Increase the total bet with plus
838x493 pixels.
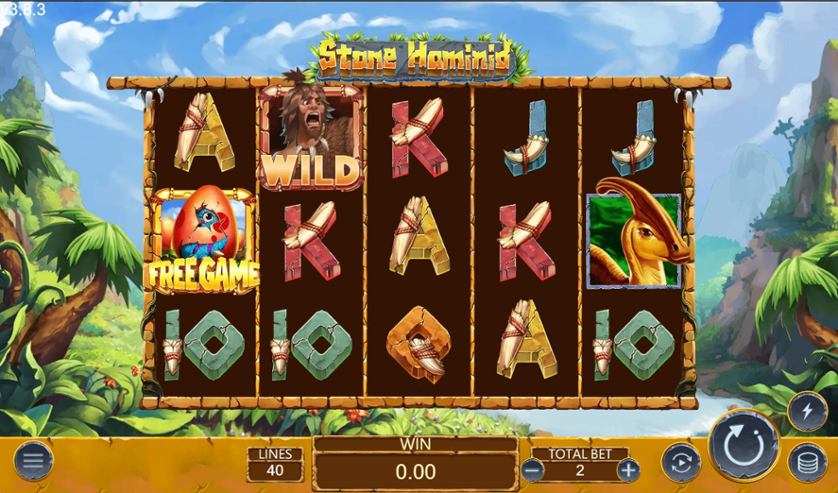(x=627, y=469)
